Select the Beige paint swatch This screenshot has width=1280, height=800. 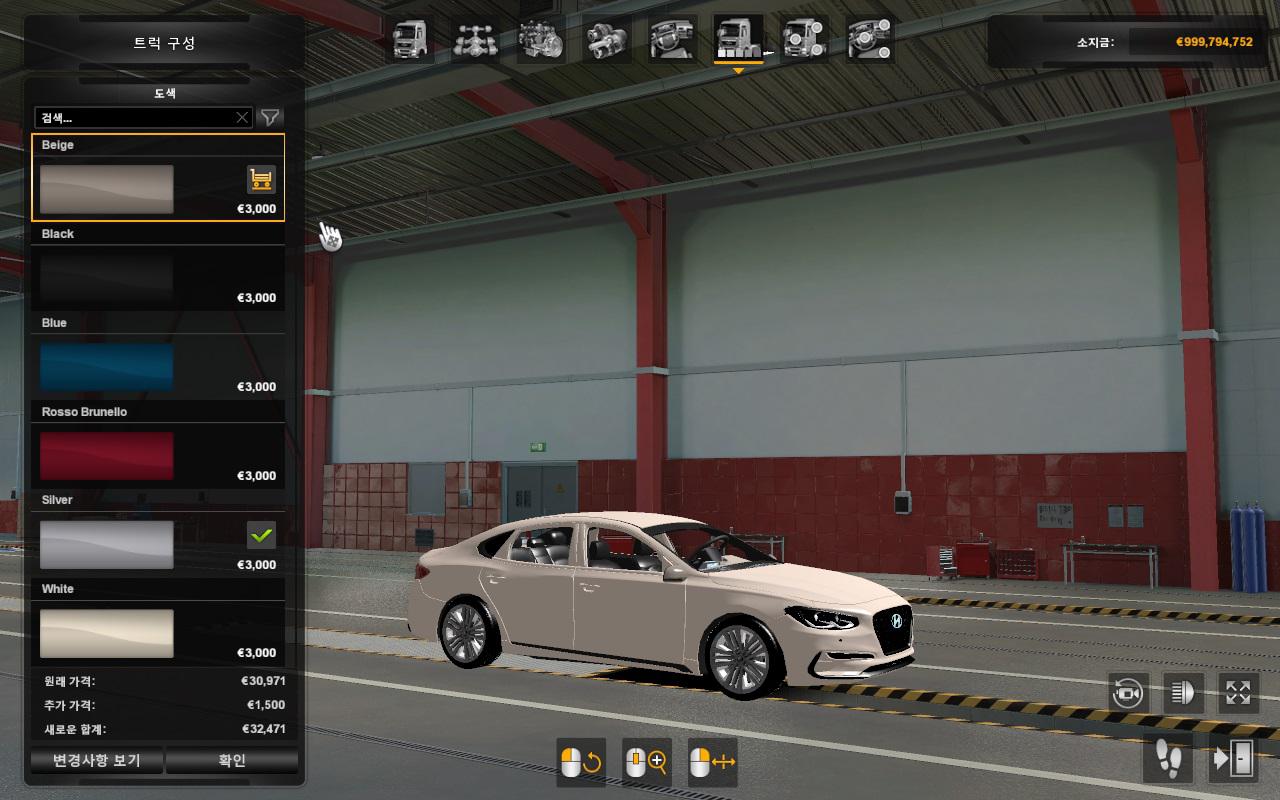point(107,189)
